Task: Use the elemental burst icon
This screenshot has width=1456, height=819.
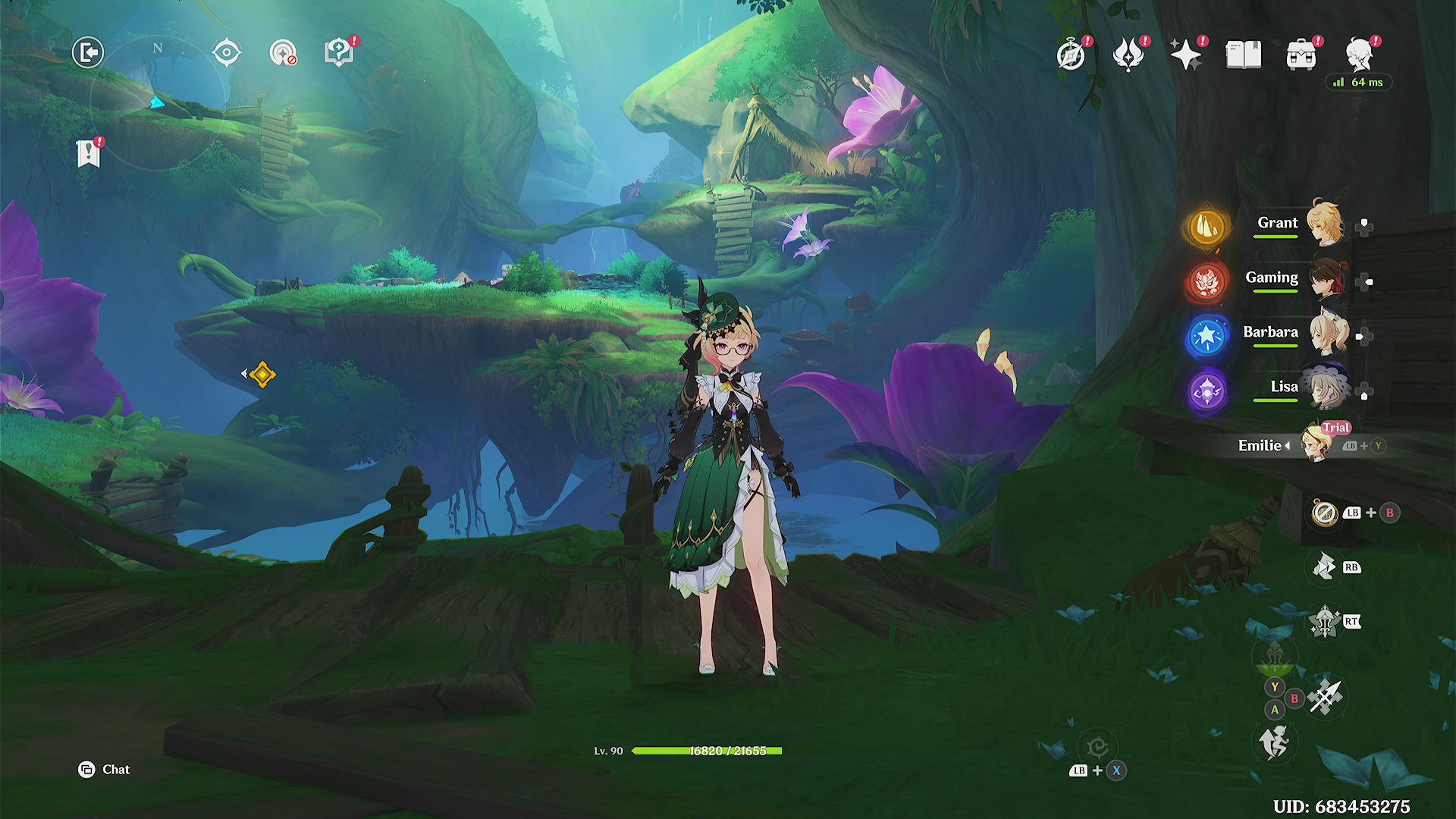Action: [1325, 623]
